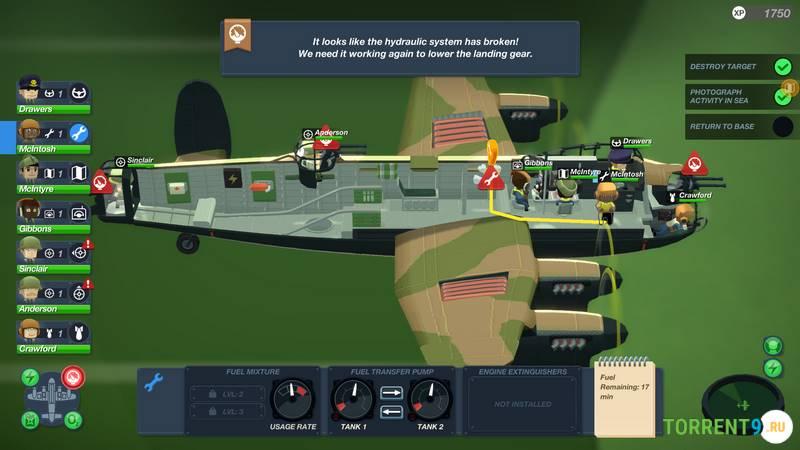This screenshot has height=450, width=800.
Task: Click the blue wrench engineer panel tab
Action: (x=154, y=381)
